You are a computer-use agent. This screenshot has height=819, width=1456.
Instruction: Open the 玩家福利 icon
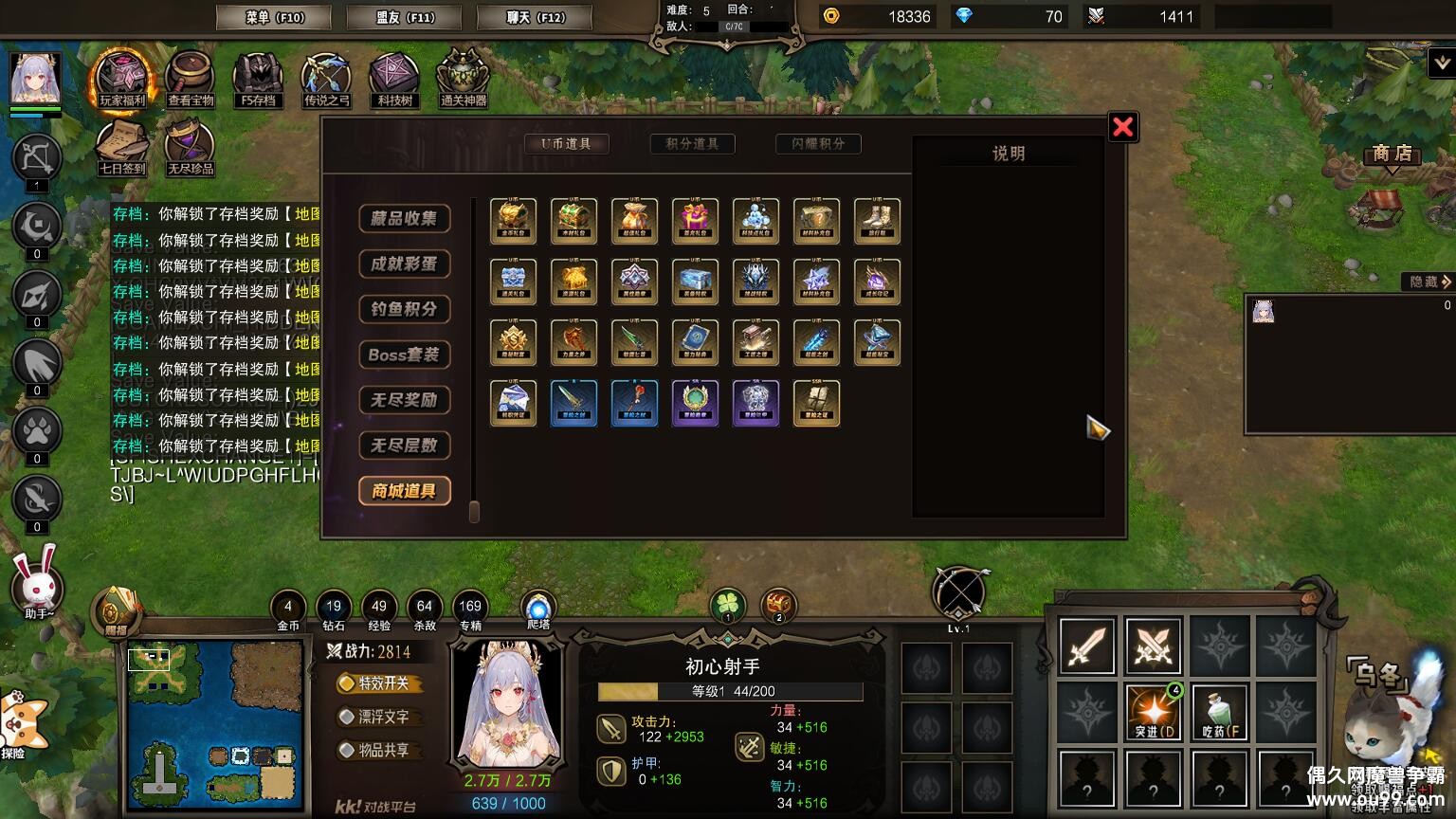tap(122, 79)
